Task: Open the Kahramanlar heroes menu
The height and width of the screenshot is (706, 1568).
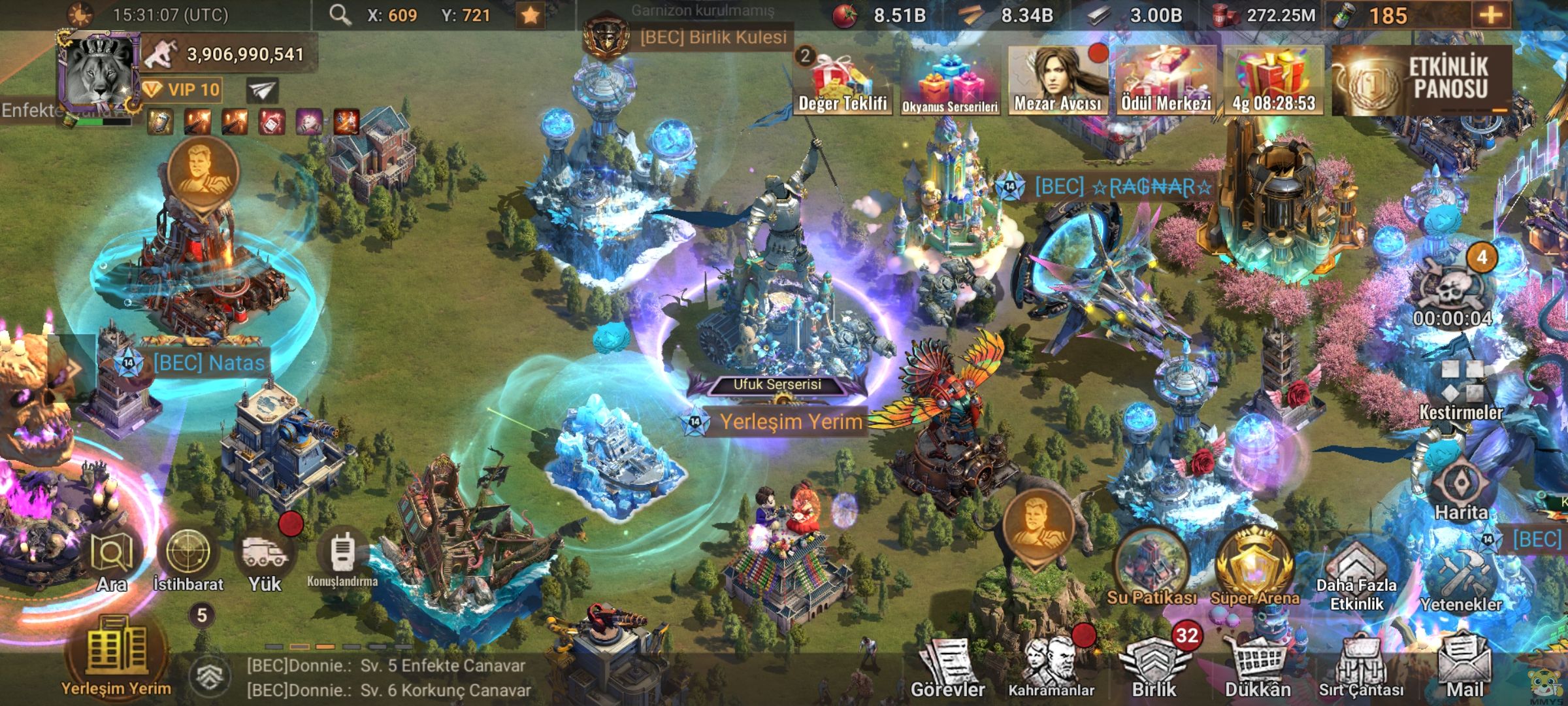Action: (x=1051, y=667)
